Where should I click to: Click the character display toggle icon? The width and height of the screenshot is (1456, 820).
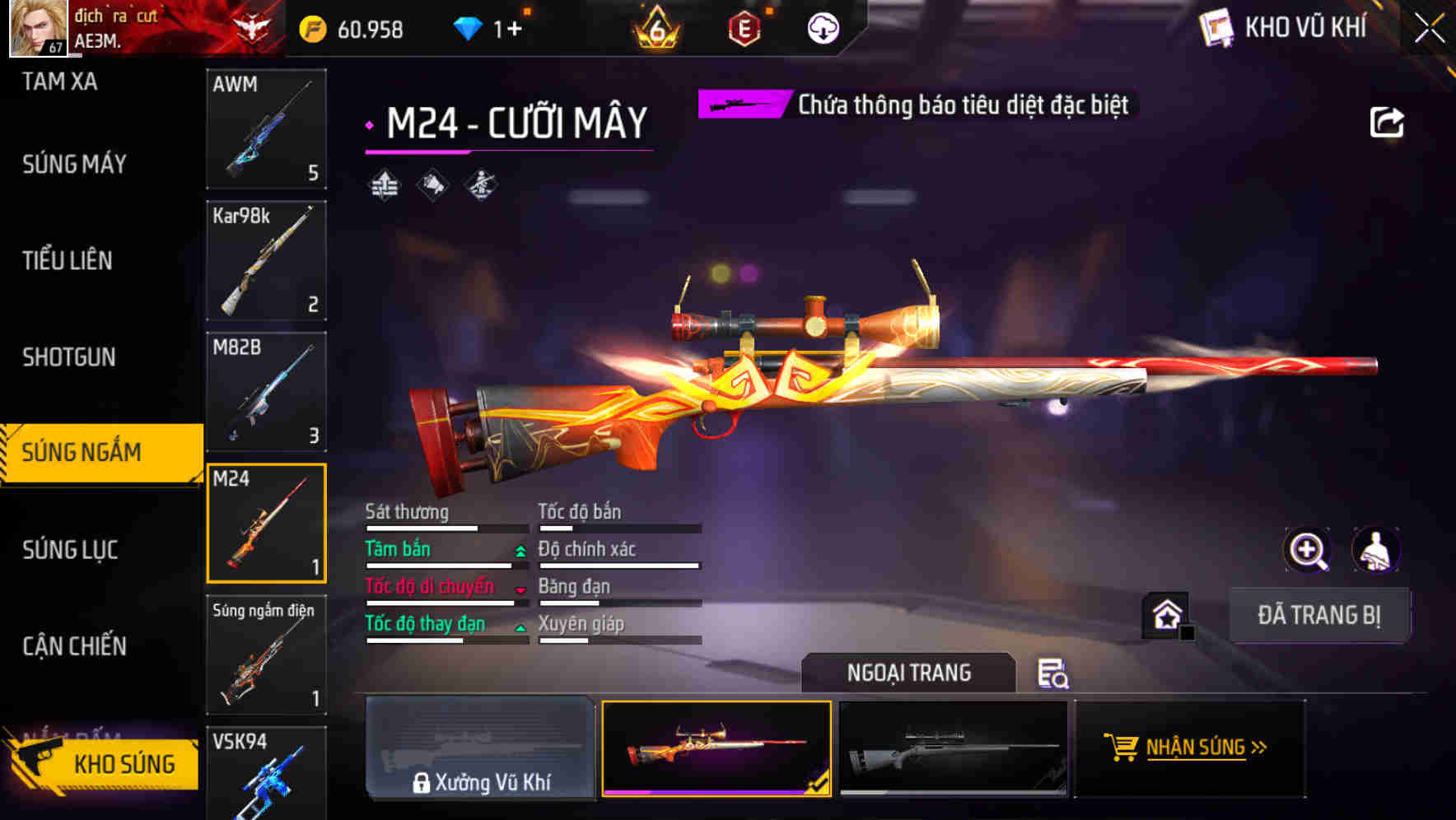1374,549
